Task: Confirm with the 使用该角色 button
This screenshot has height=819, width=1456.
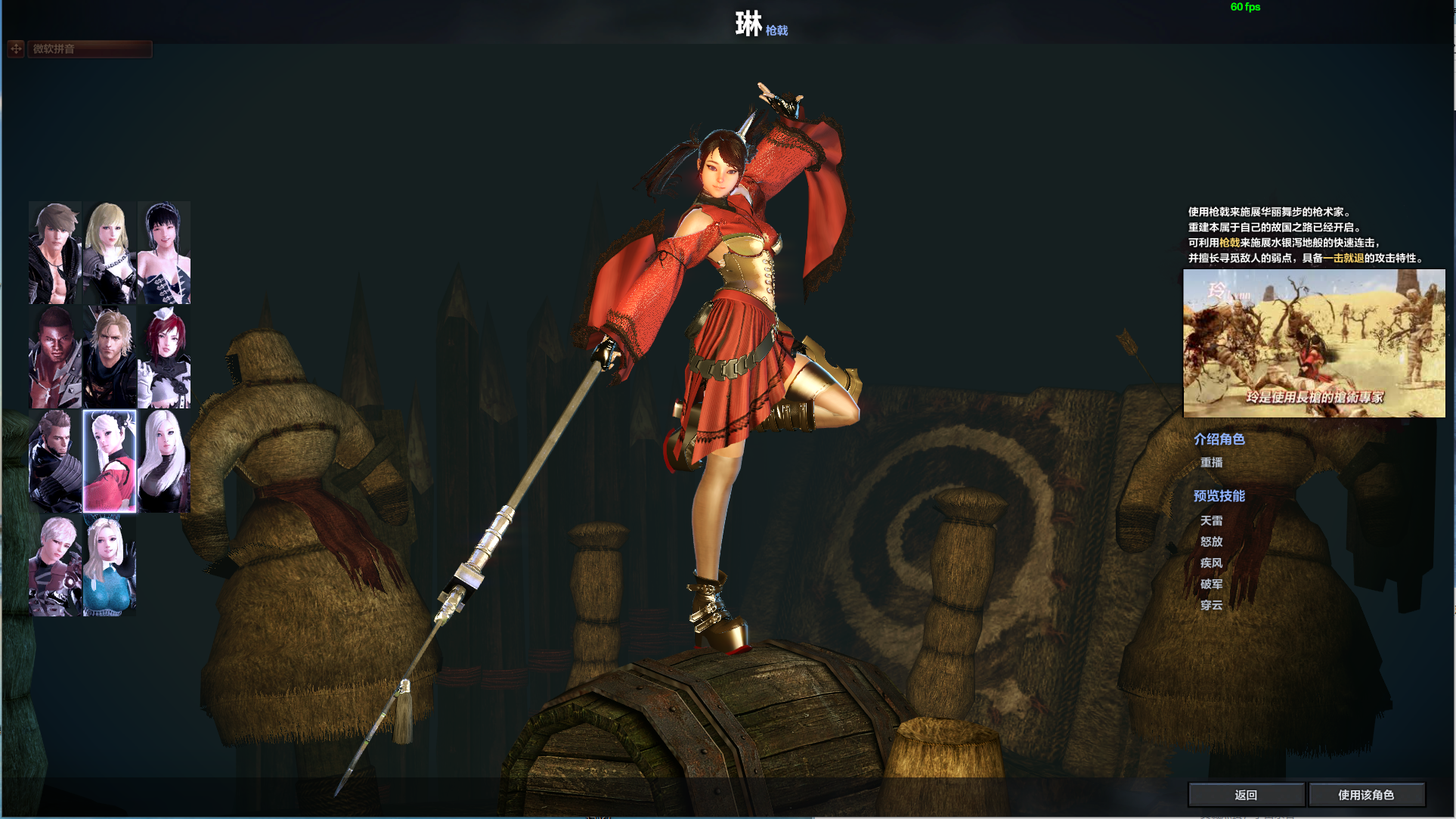Action: click(x=1366, y=795)
